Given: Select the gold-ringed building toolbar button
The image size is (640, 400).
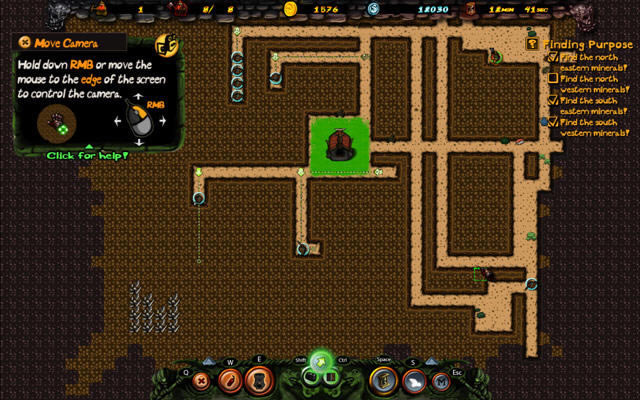Looking at the screenshot, I should click(x=383, y=380).
